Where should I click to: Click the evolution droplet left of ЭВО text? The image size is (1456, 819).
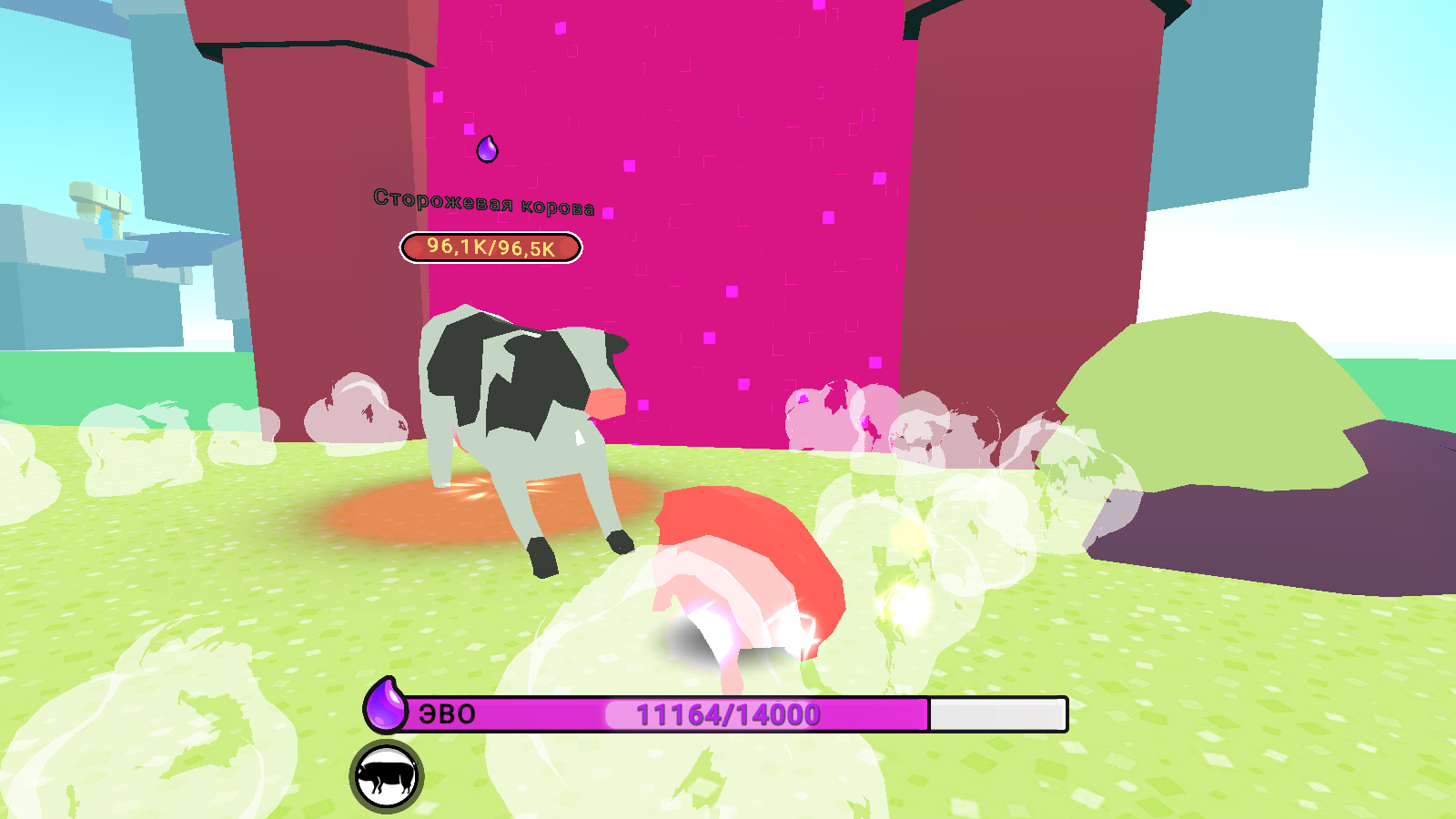pos(386,708)
